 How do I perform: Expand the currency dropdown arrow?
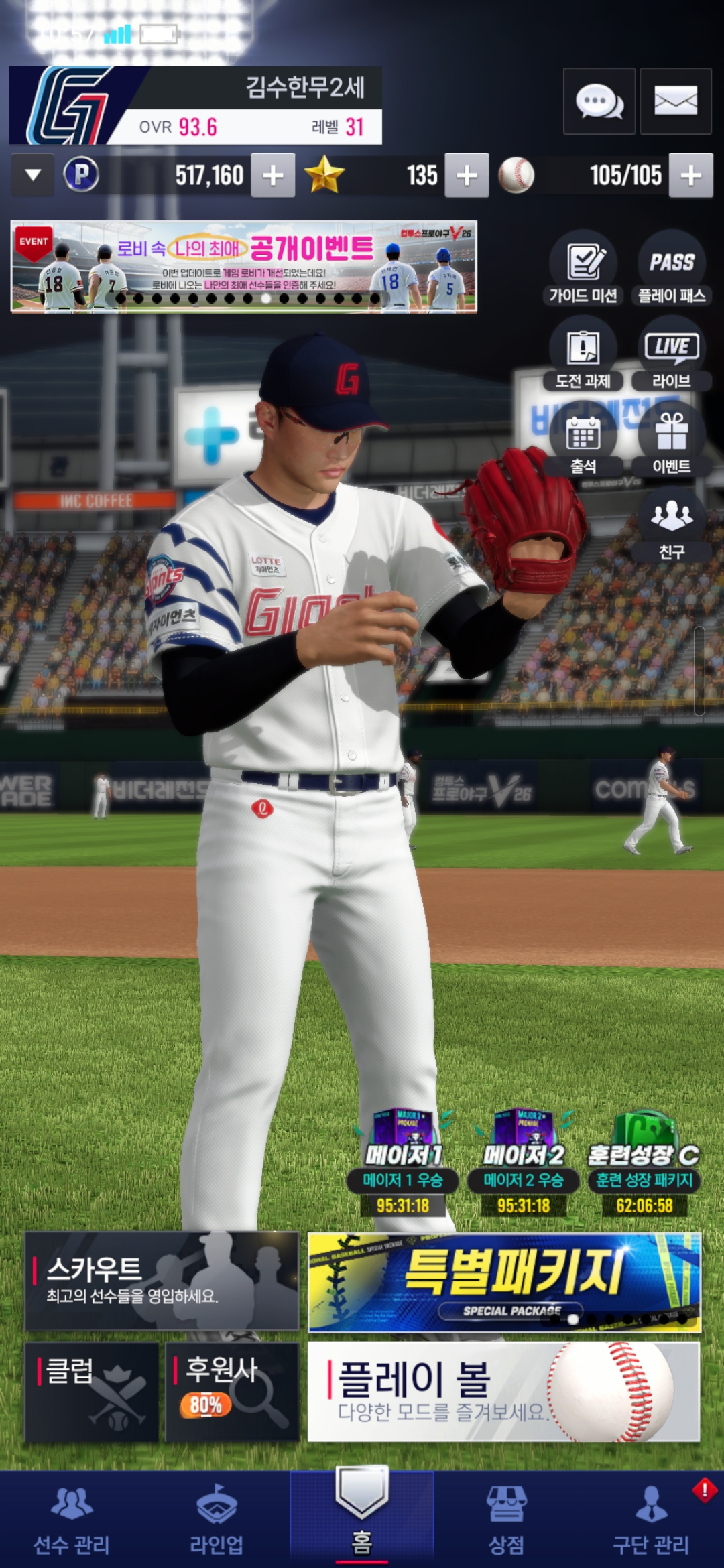click(33, 176)
